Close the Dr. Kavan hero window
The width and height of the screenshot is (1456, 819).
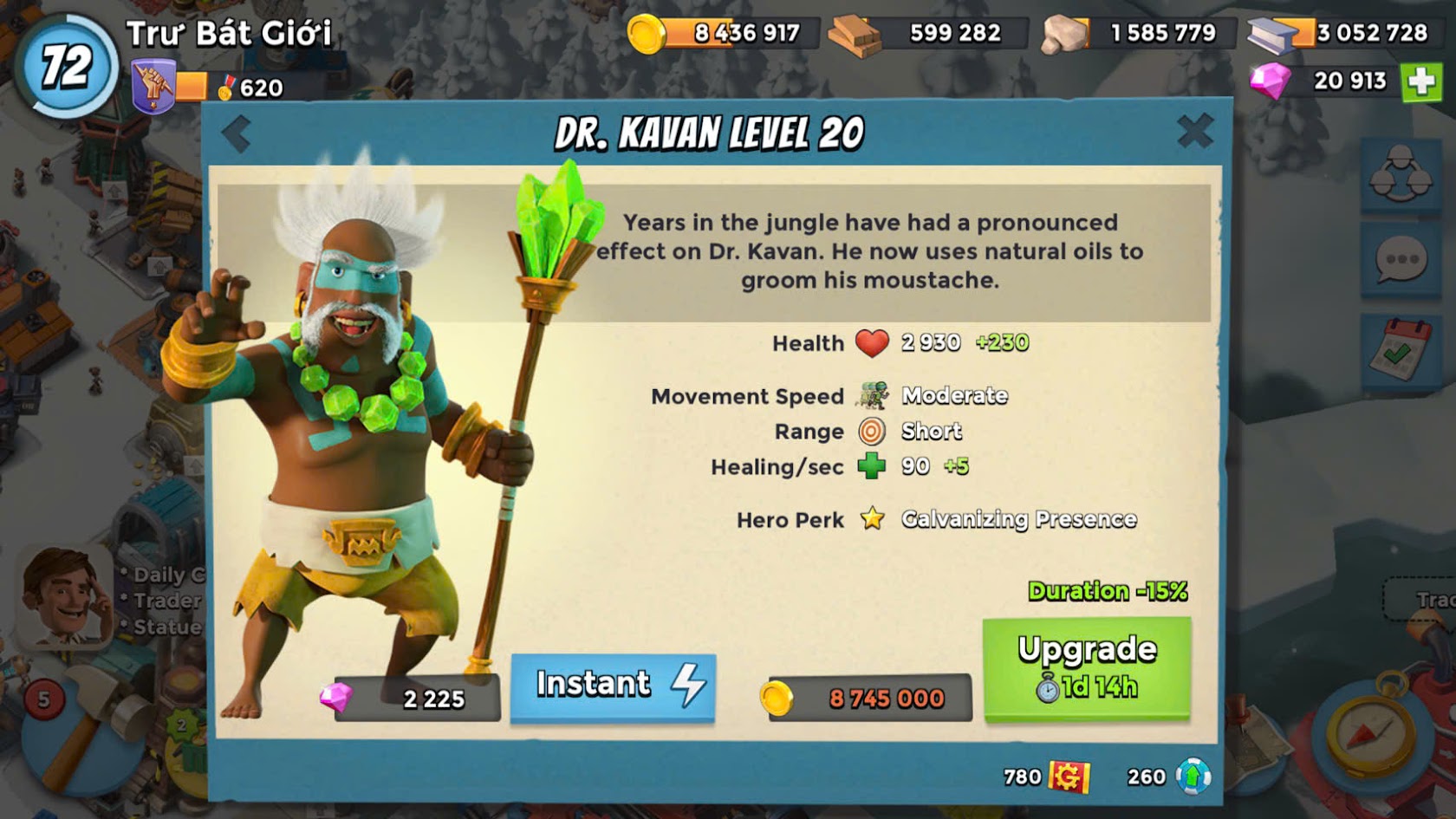click(1195, 132)
